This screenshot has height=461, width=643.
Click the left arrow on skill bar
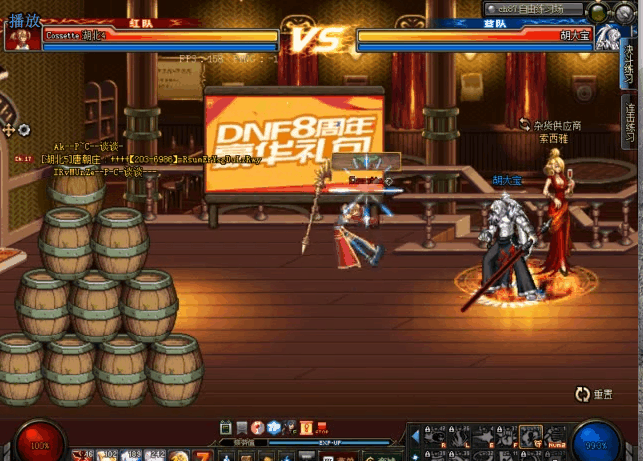coord(415,436)
